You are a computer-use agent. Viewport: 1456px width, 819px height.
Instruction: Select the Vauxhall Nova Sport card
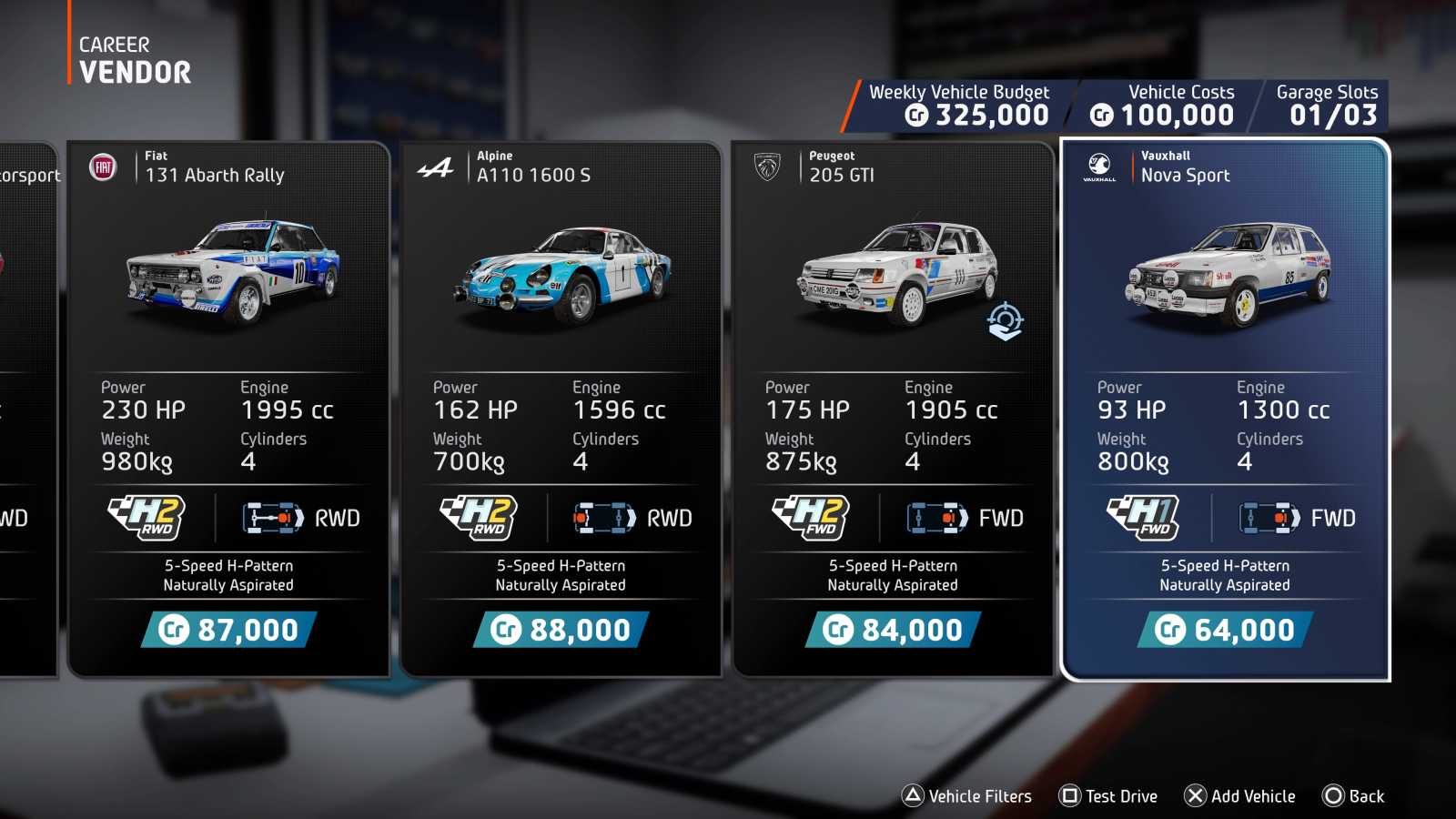pos(1225,409)
